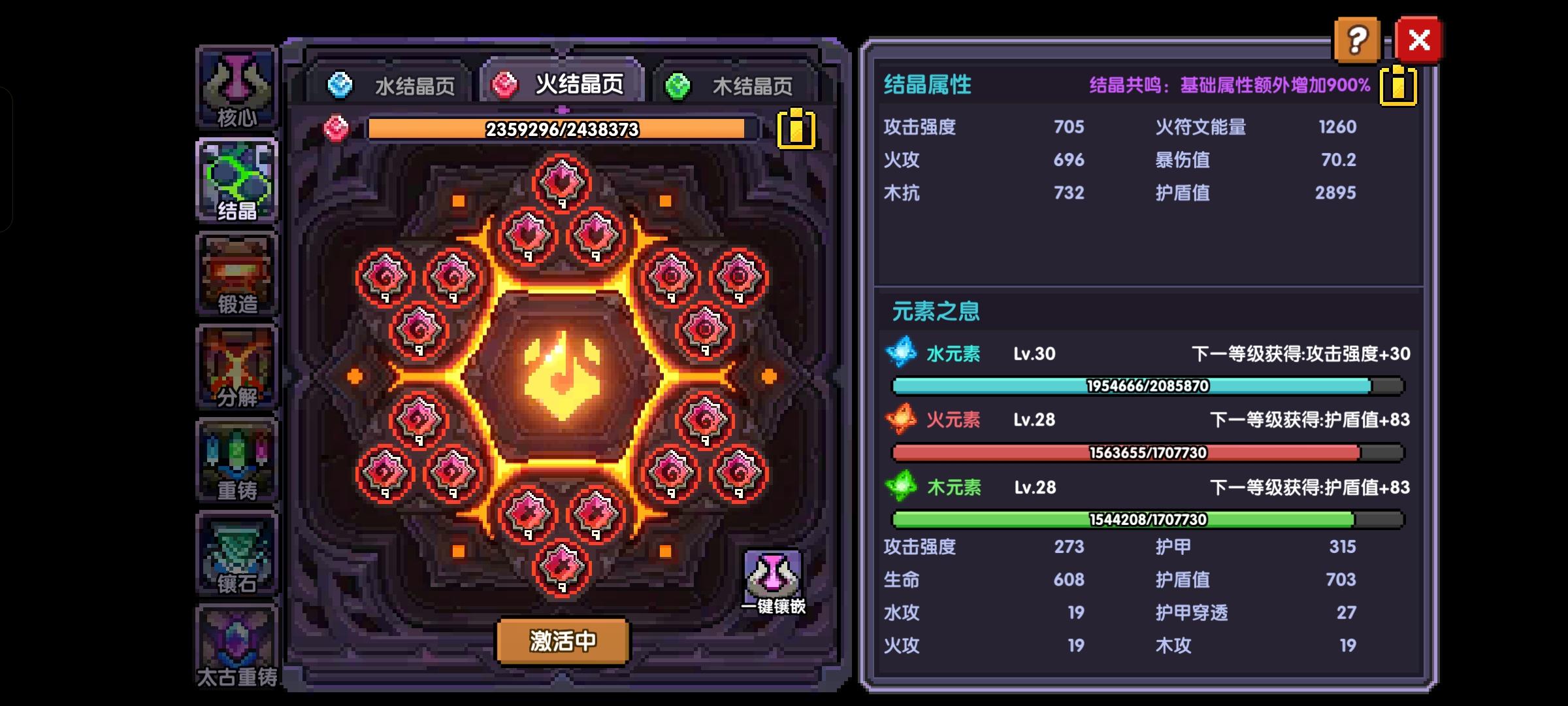Open the 核心 panel in the sidebar
1568x706 pixels.
tap(237, 85)
